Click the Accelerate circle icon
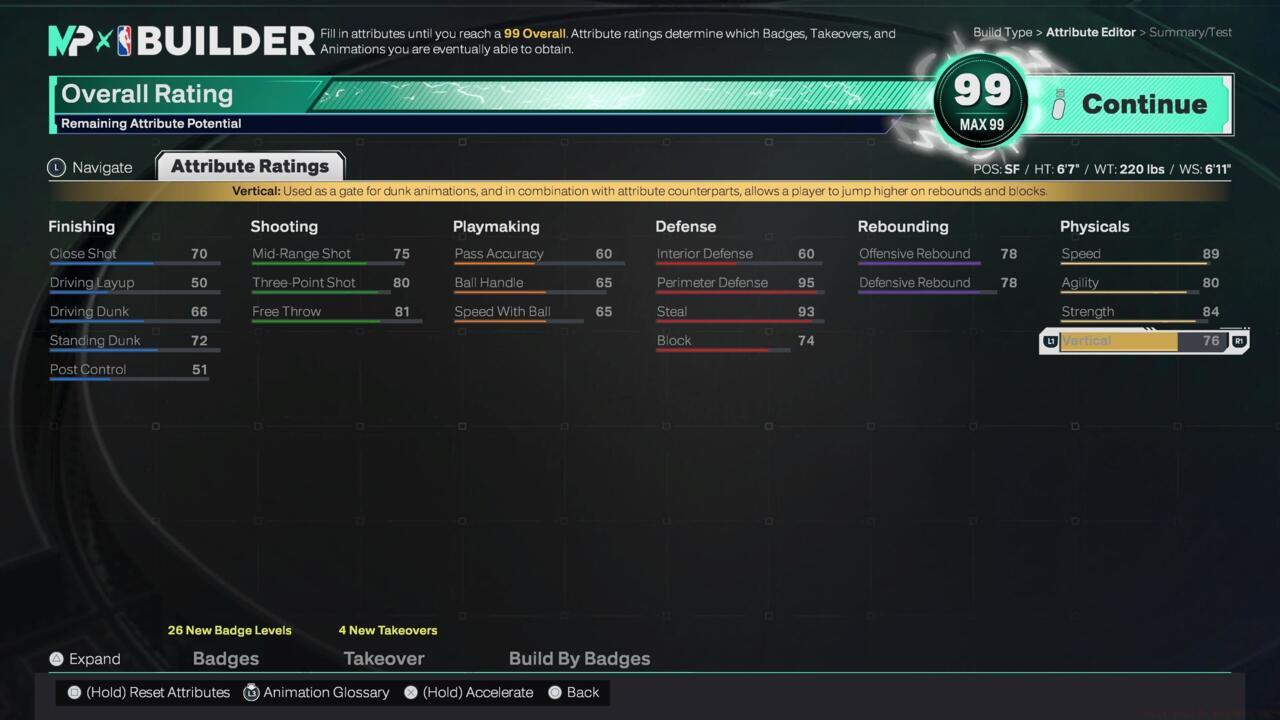This screenshot has width=1280, height=720. tap(410, 692)
